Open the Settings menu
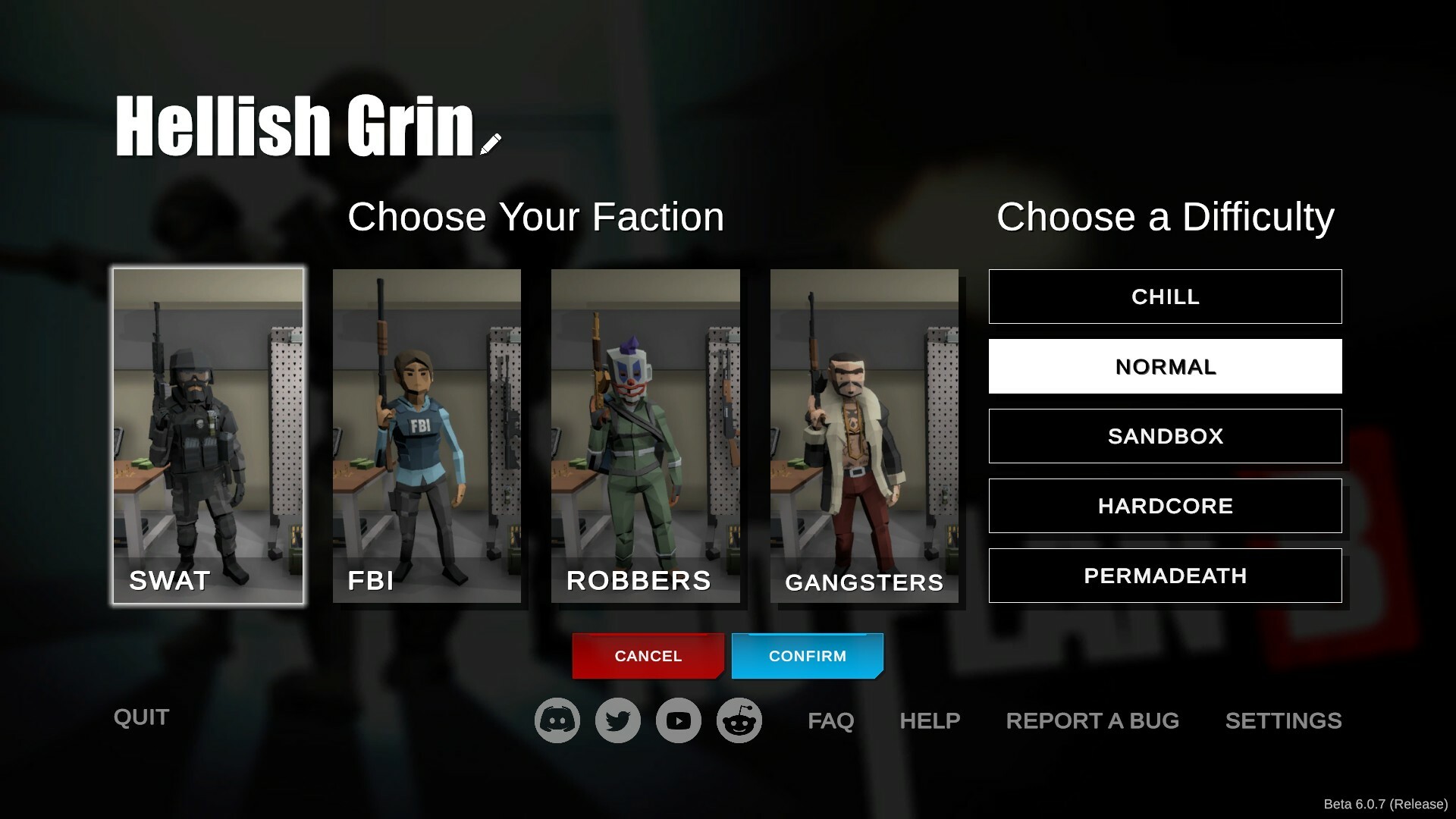 coord(1283,720)
